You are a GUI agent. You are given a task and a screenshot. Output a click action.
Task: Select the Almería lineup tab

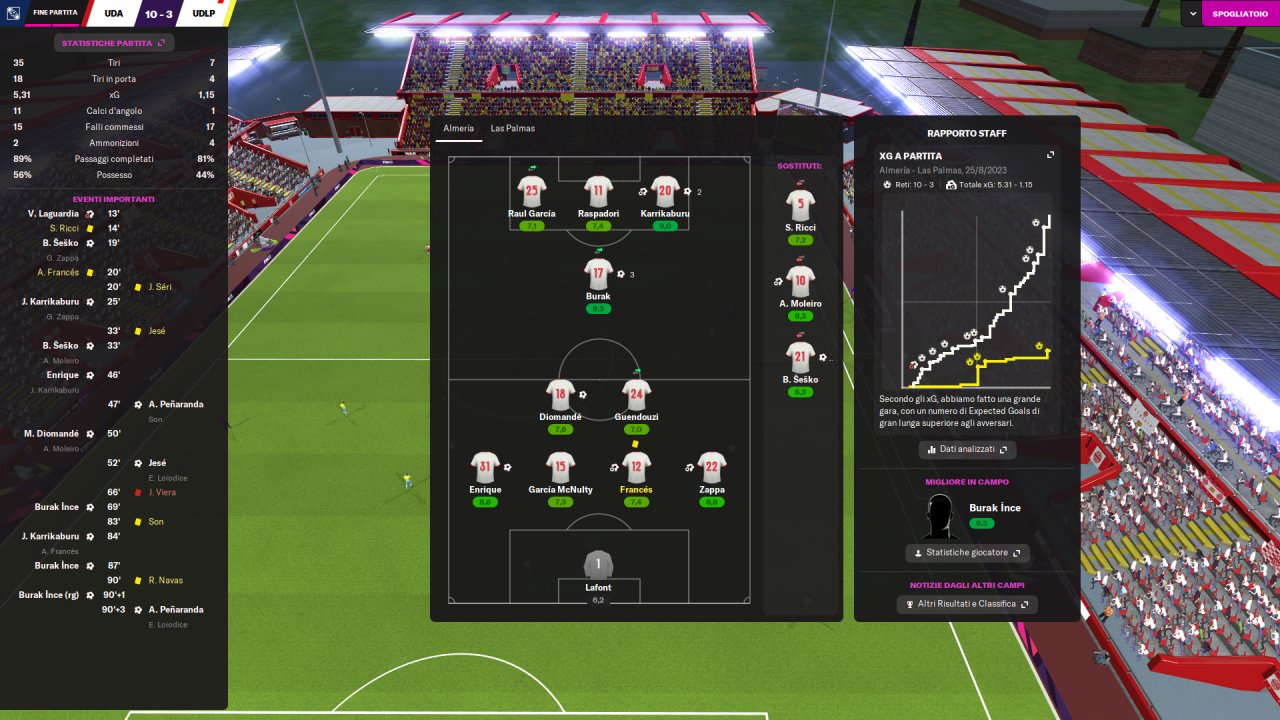click(x=459, y=129)
